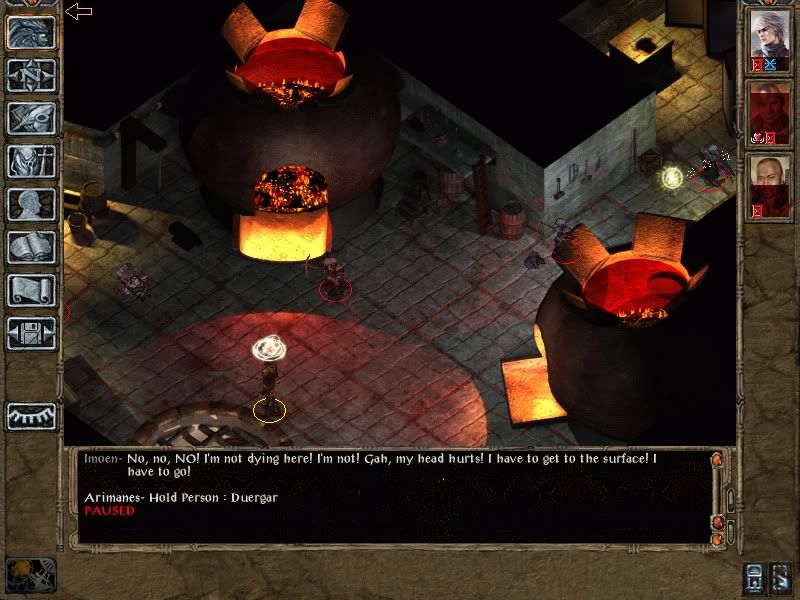The height and width of the screenshot is (600, 800).
Task: Click the return-to-game face button atop the sidebar
Action: [x=32, y=32]
